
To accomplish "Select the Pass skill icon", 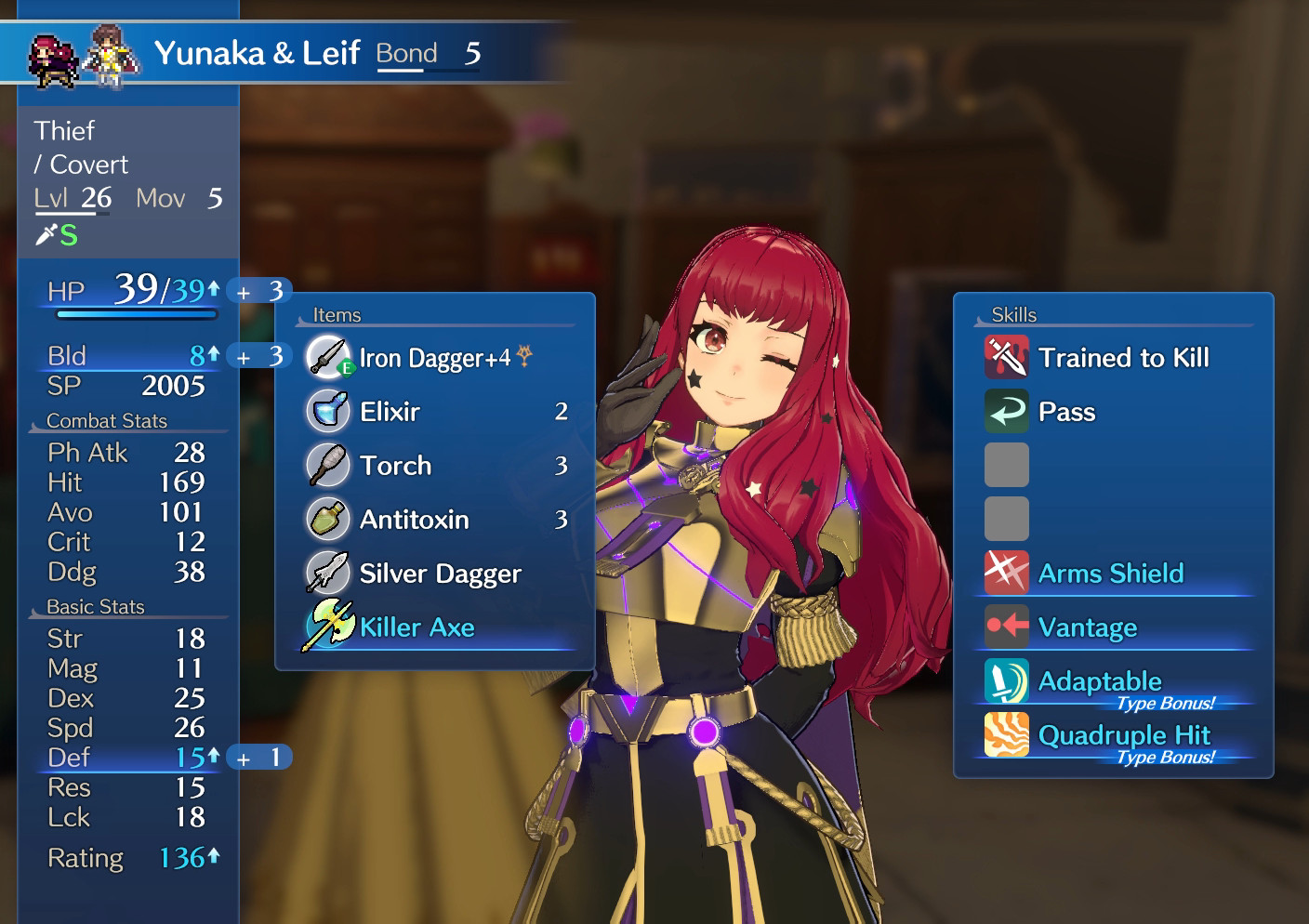I will point(1007,411).
